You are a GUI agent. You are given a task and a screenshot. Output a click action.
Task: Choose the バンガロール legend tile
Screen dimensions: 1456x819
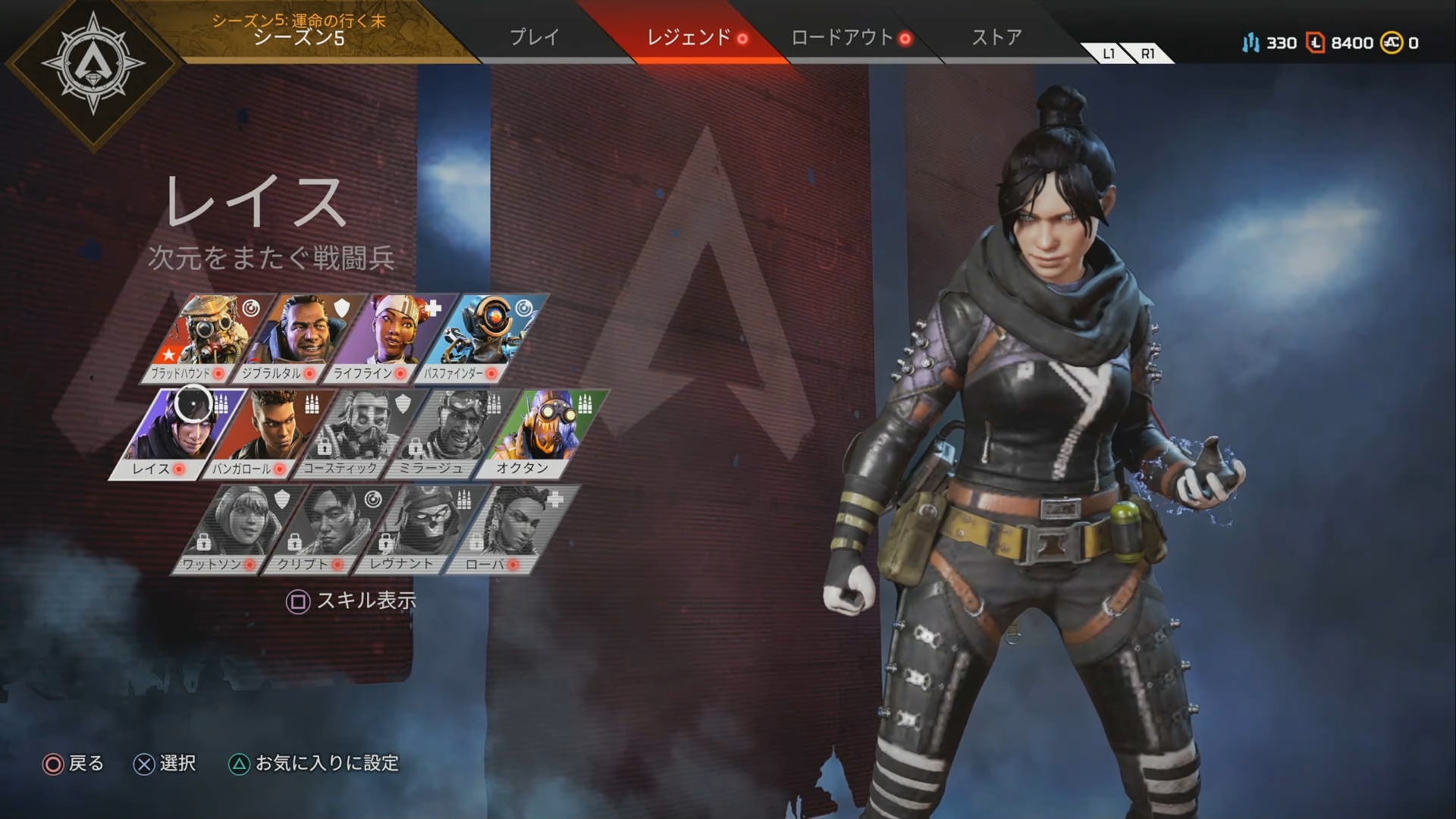(x=269, y=434)
